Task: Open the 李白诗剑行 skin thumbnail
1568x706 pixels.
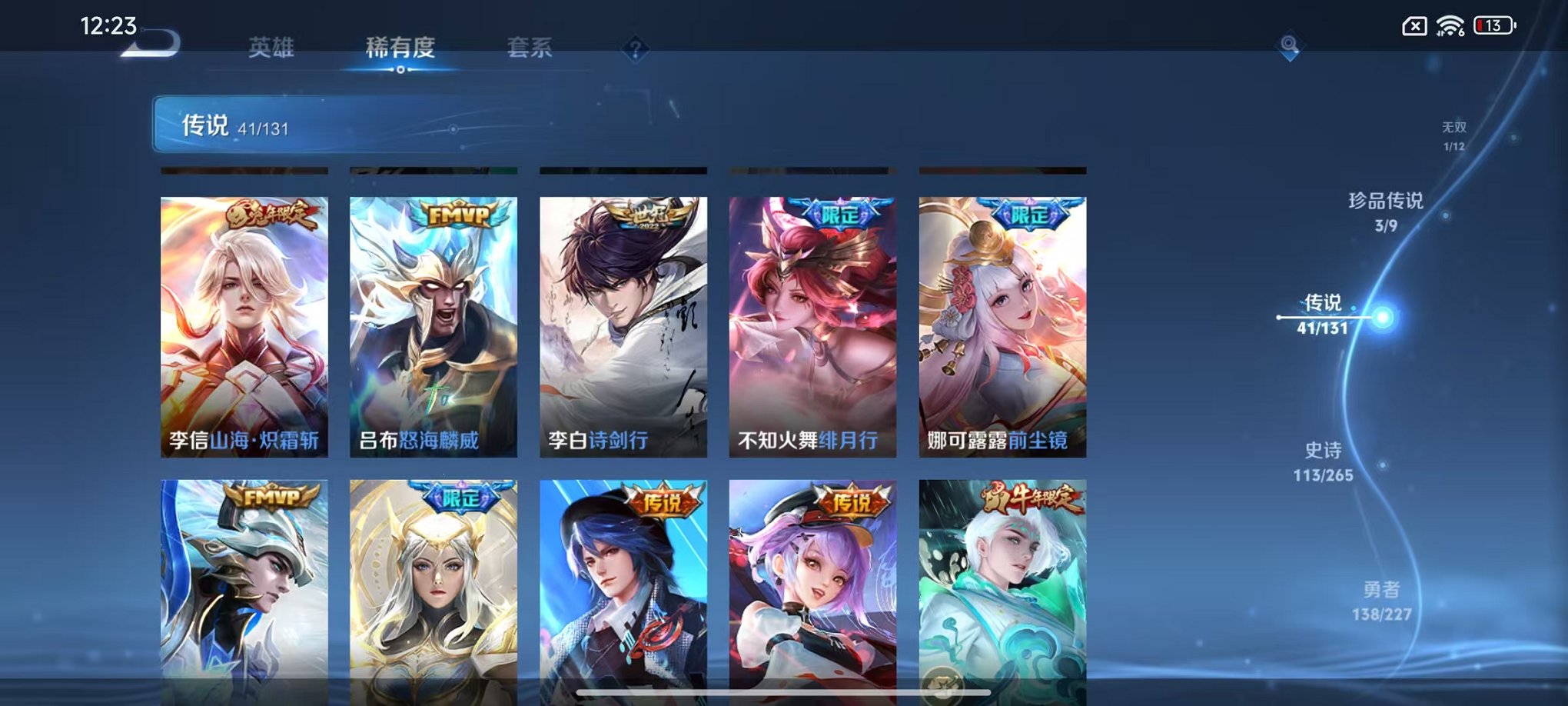Action: click(623, 323)
